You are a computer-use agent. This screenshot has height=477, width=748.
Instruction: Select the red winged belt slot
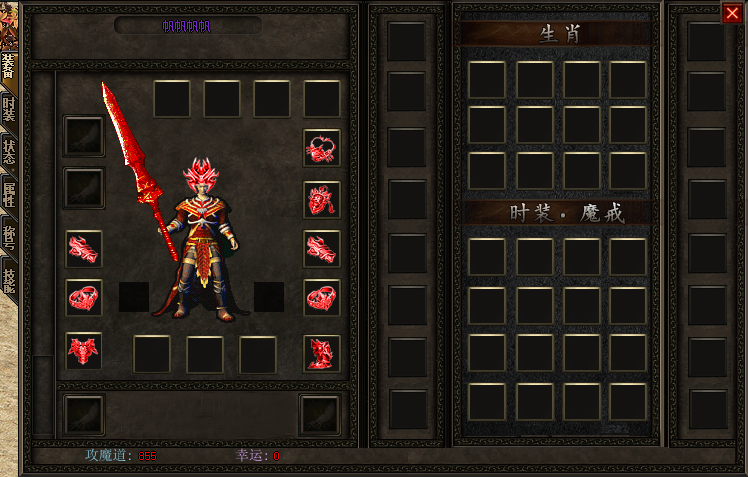84,351
